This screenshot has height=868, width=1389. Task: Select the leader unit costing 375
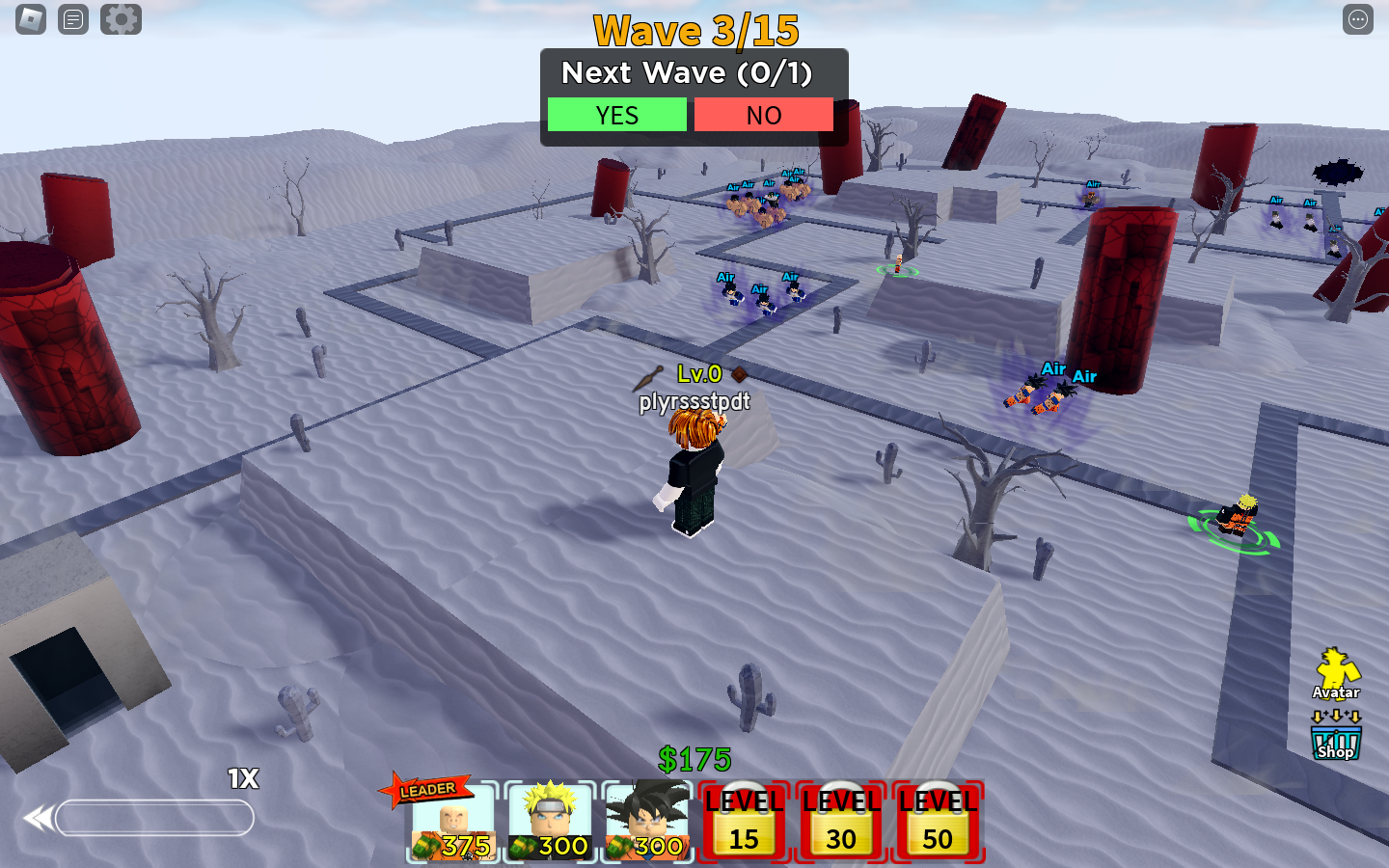(x=452, y=822)
